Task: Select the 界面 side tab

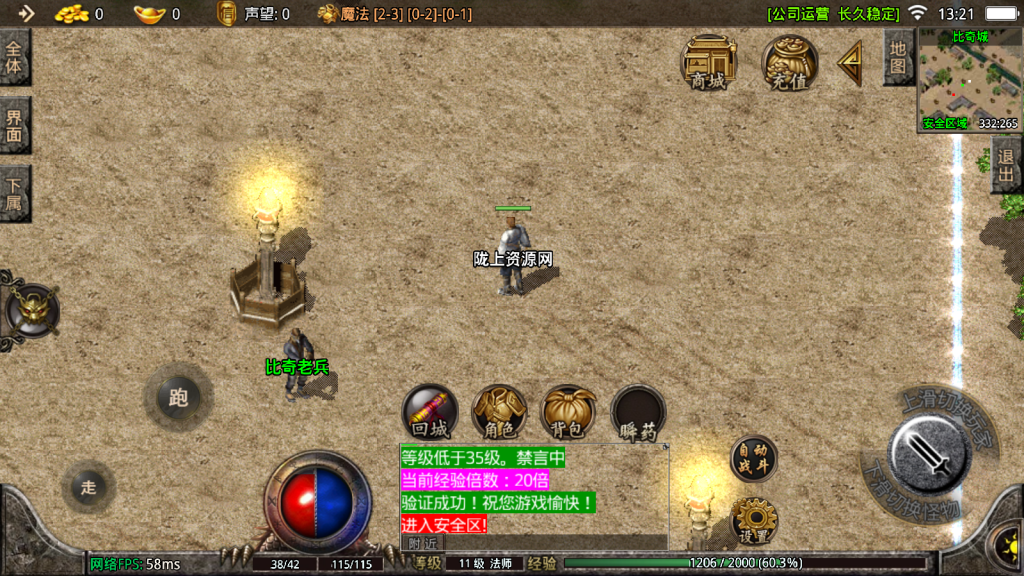Action: pyautogui.click(x=14, y=126)
